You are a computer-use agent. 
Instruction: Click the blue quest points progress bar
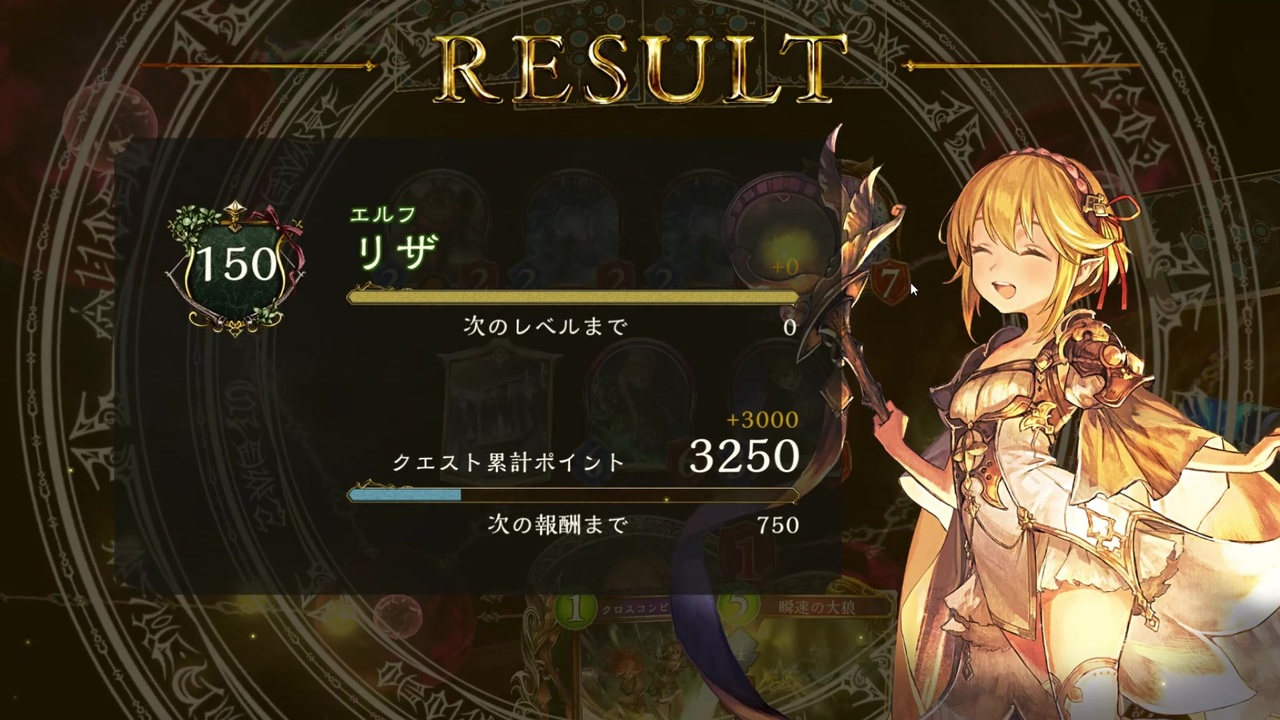tap(570, 494)
